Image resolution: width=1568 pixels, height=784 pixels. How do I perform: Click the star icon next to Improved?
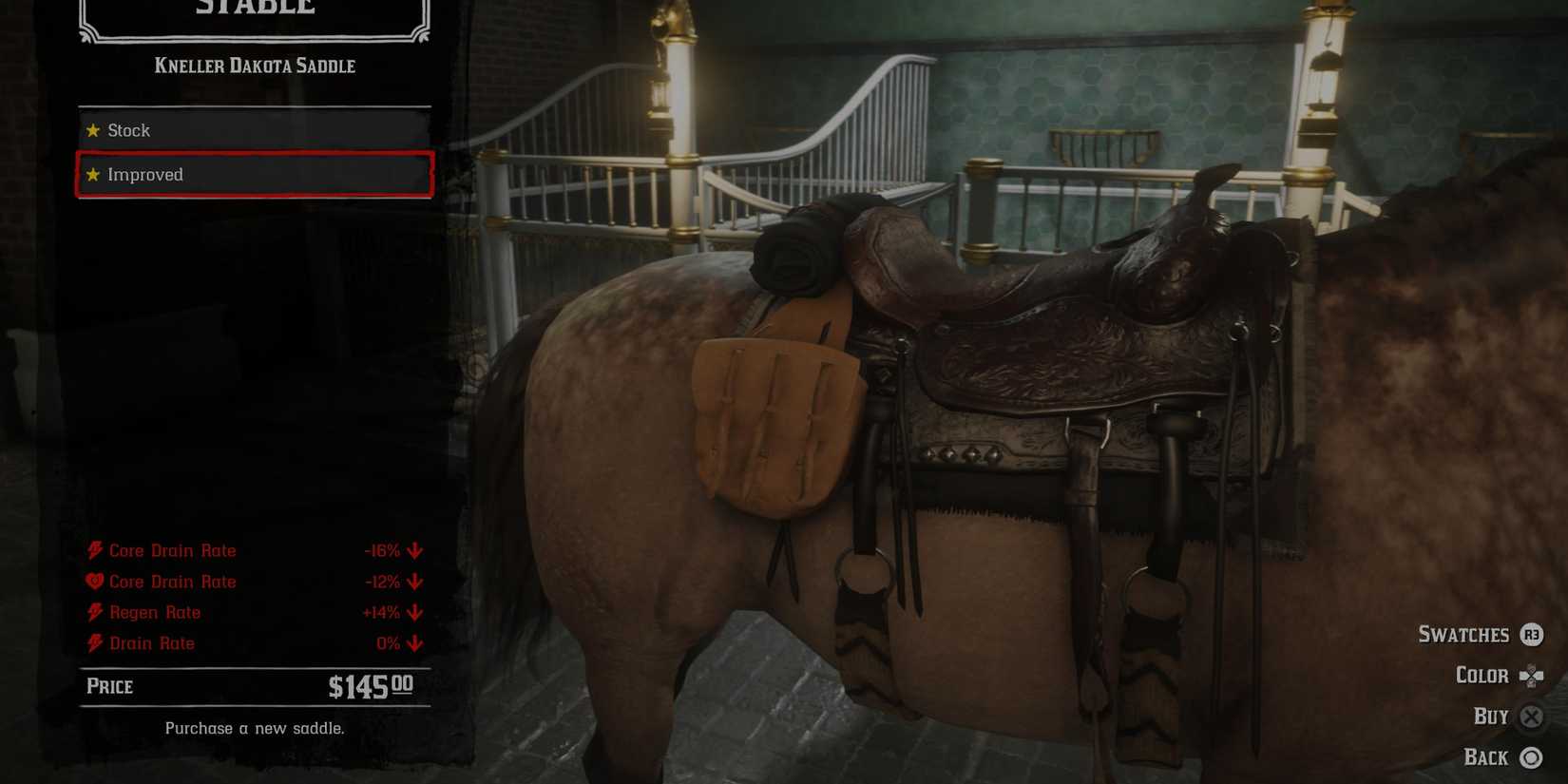tap(93, 175)
